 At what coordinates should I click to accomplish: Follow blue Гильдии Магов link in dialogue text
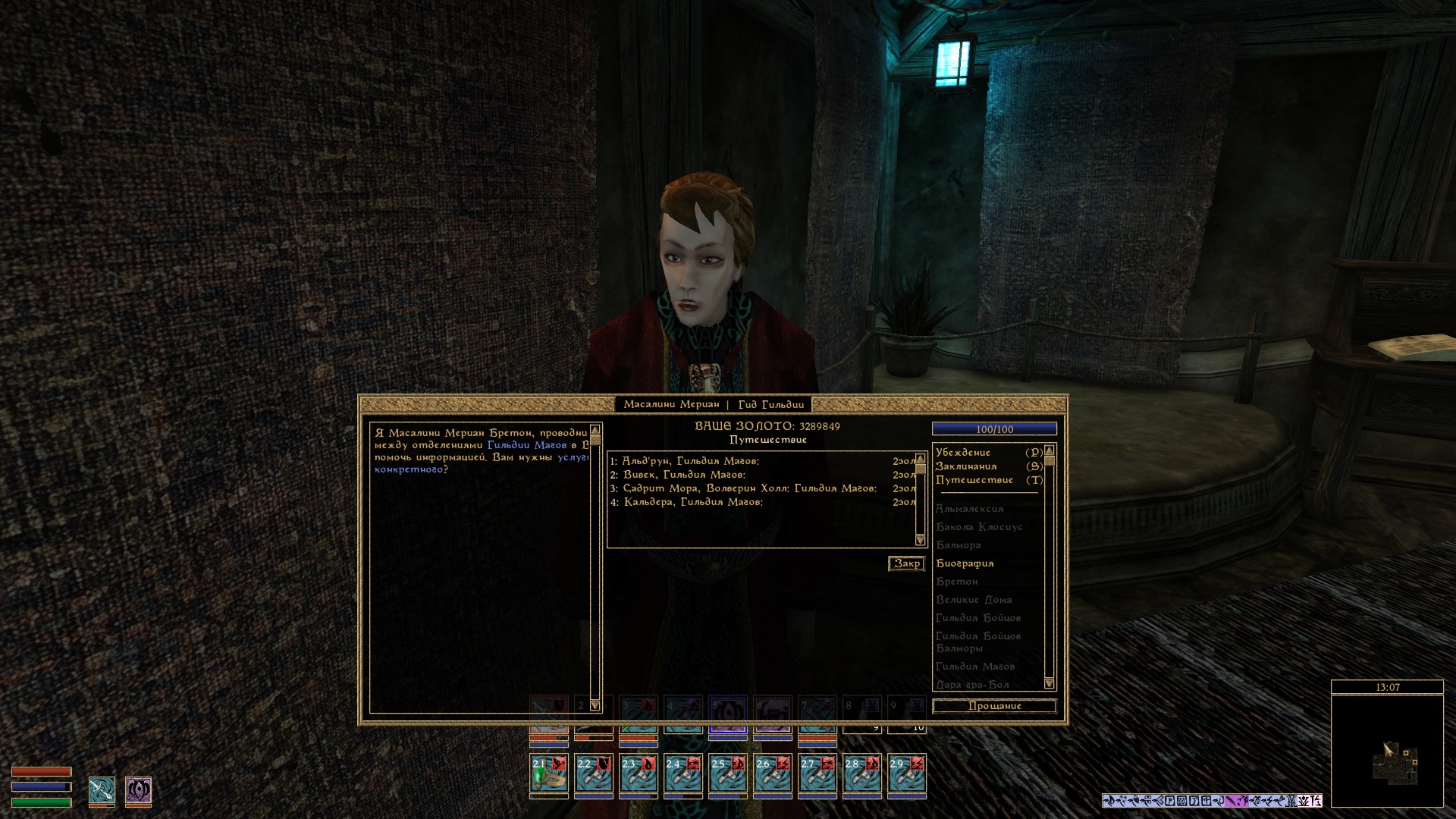point(527,445)
